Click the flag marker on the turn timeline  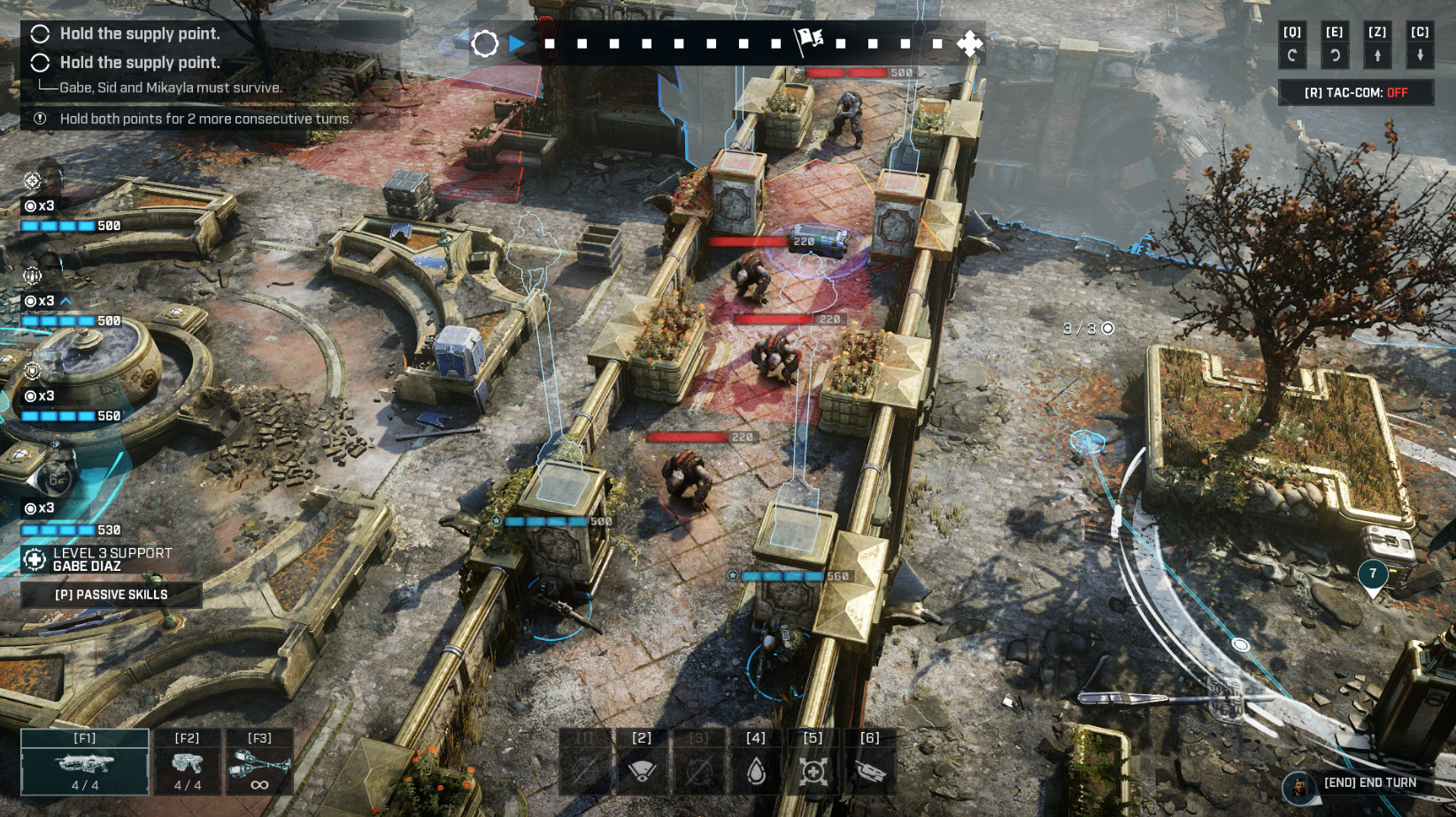point(808,40)
